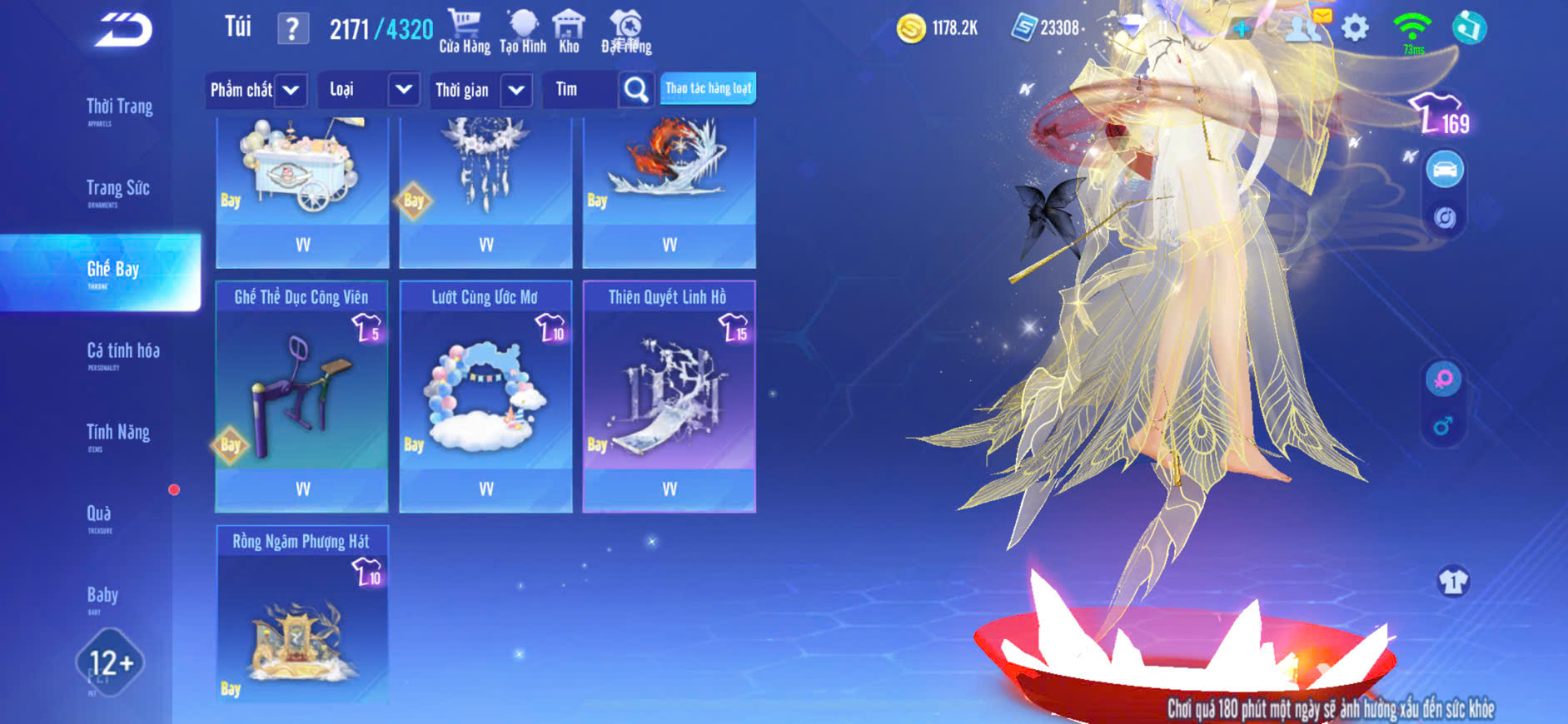Expand the Thời gian dropdown
Image resolution: width=1568 pixels, height=724 pixels.
516,90
